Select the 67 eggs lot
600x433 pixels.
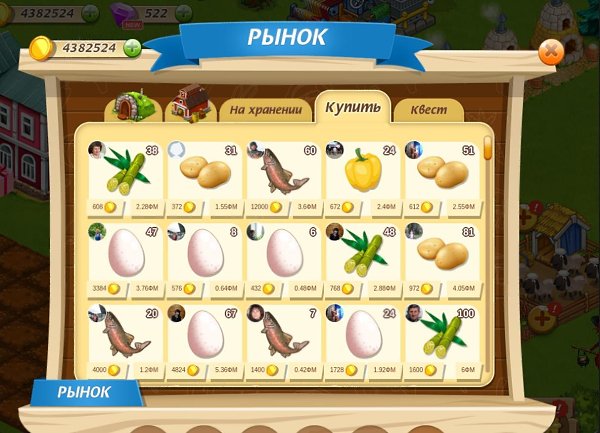click(x=204, y=339)
